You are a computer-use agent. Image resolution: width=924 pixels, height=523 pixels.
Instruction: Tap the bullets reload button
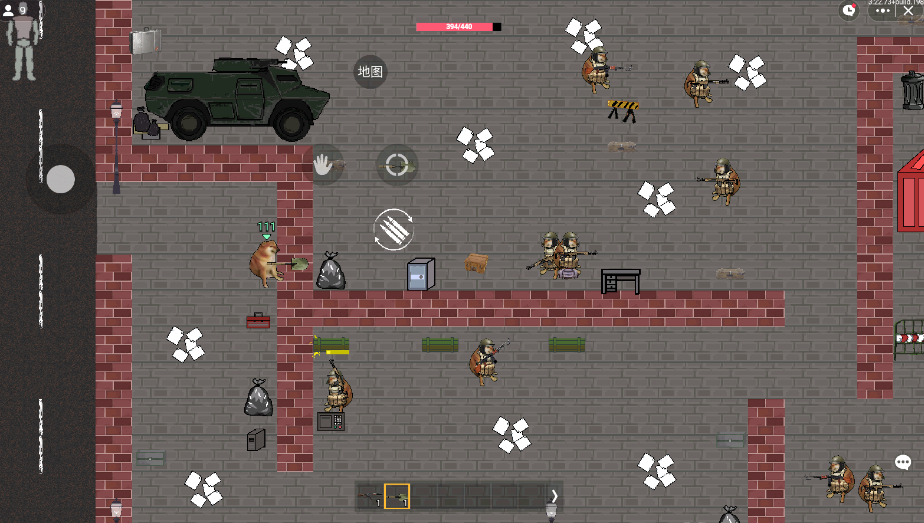pos(394,229)
